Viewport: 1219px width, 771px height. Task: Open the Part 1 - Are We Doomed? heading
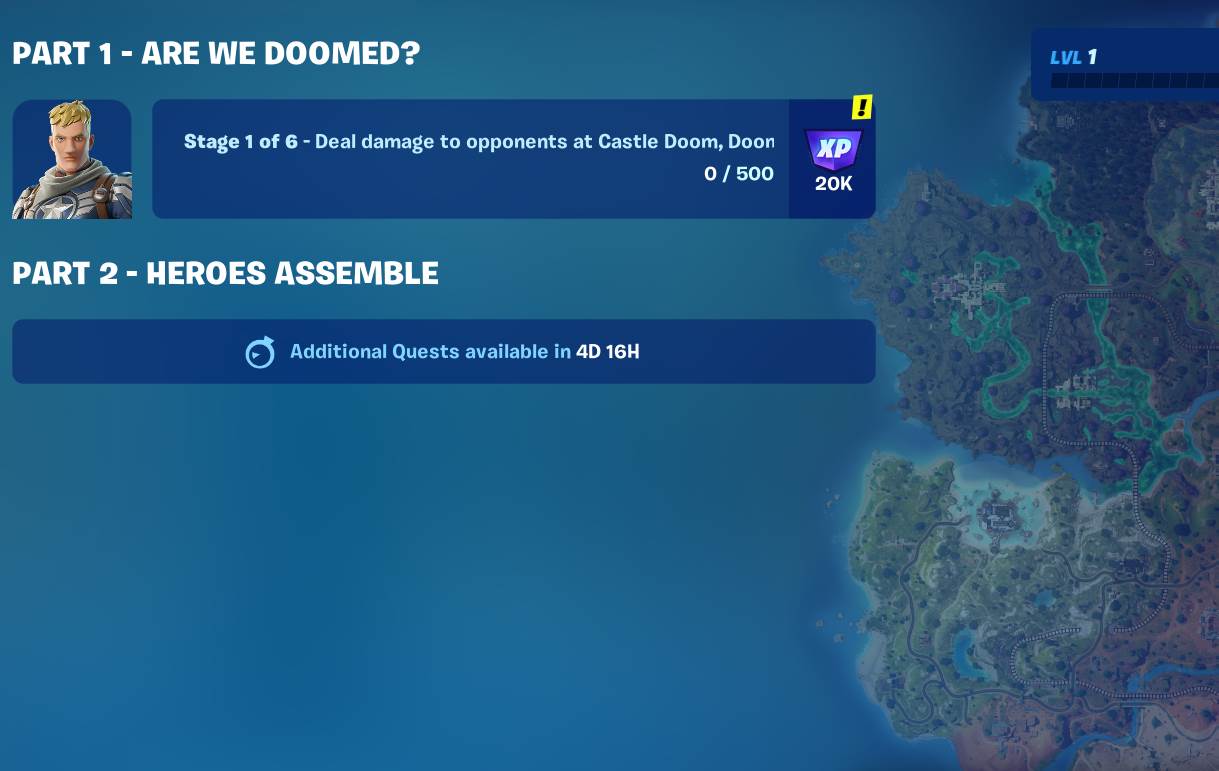(216, 54)
